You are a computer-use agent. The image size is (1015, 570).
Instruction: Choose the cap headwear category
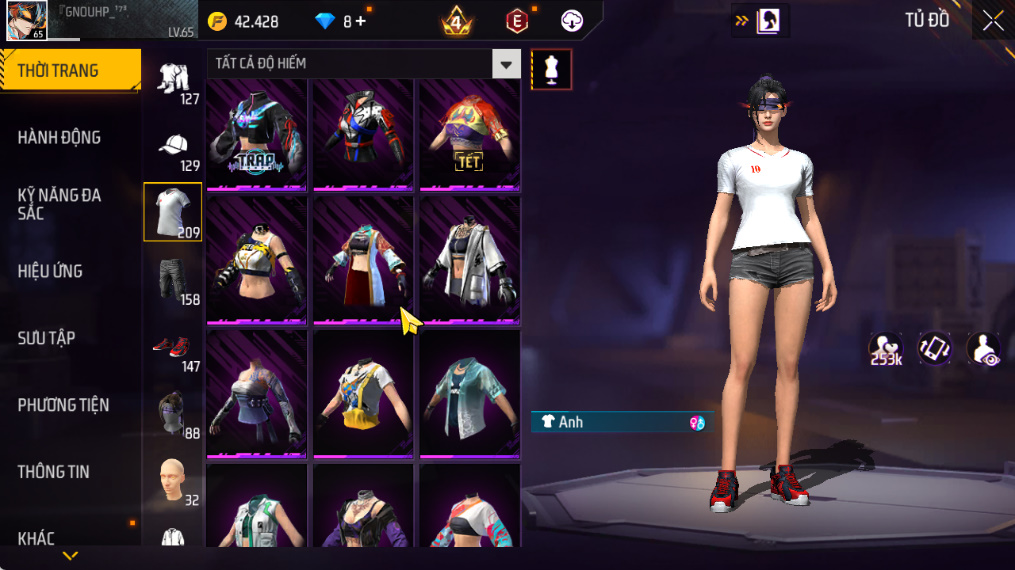[173, 146]
